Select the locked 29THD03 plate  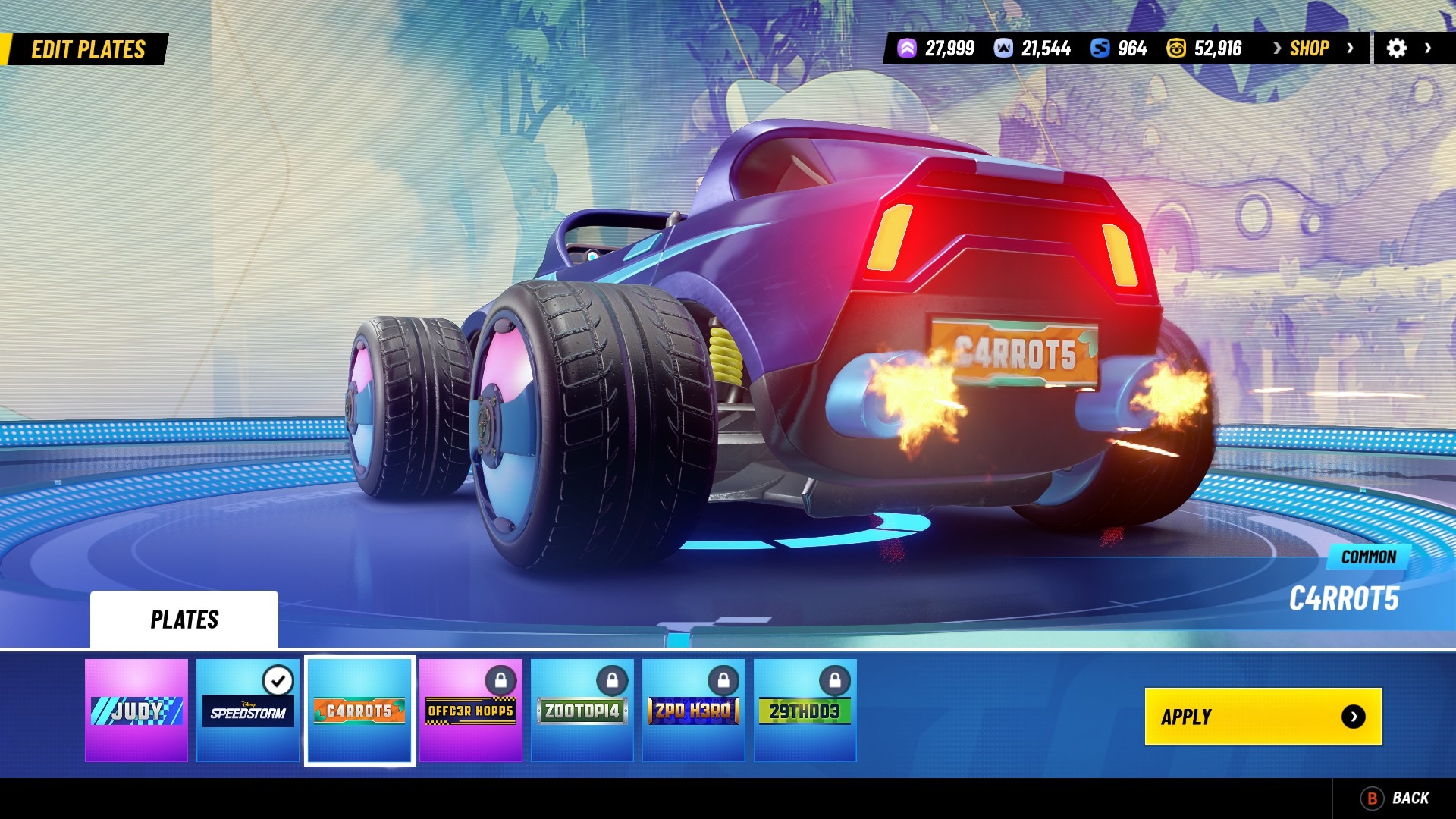(x=805, y=711)
